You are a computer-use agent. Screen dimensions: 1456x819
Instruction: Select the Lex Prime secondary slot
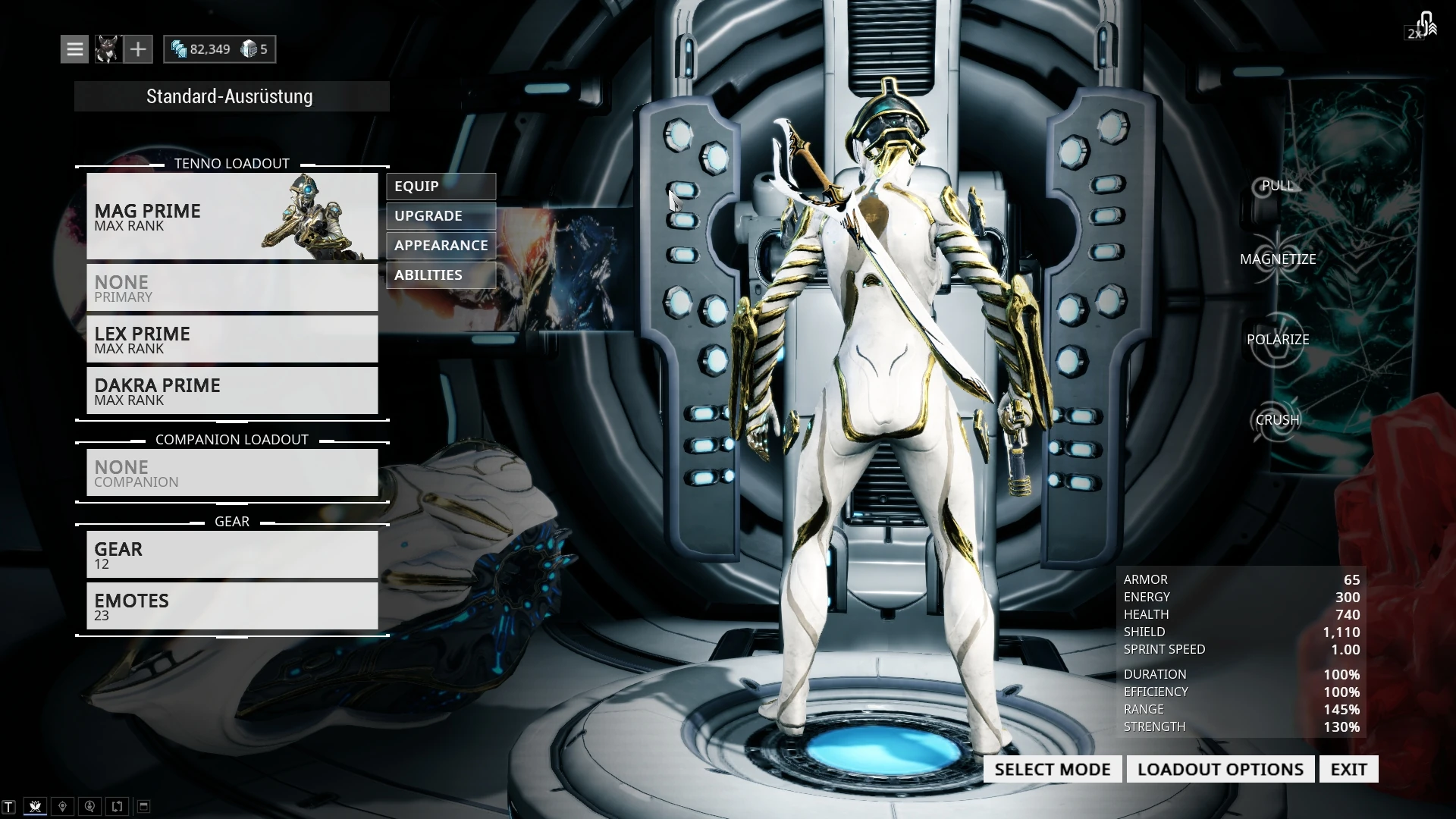click(232, 339)
